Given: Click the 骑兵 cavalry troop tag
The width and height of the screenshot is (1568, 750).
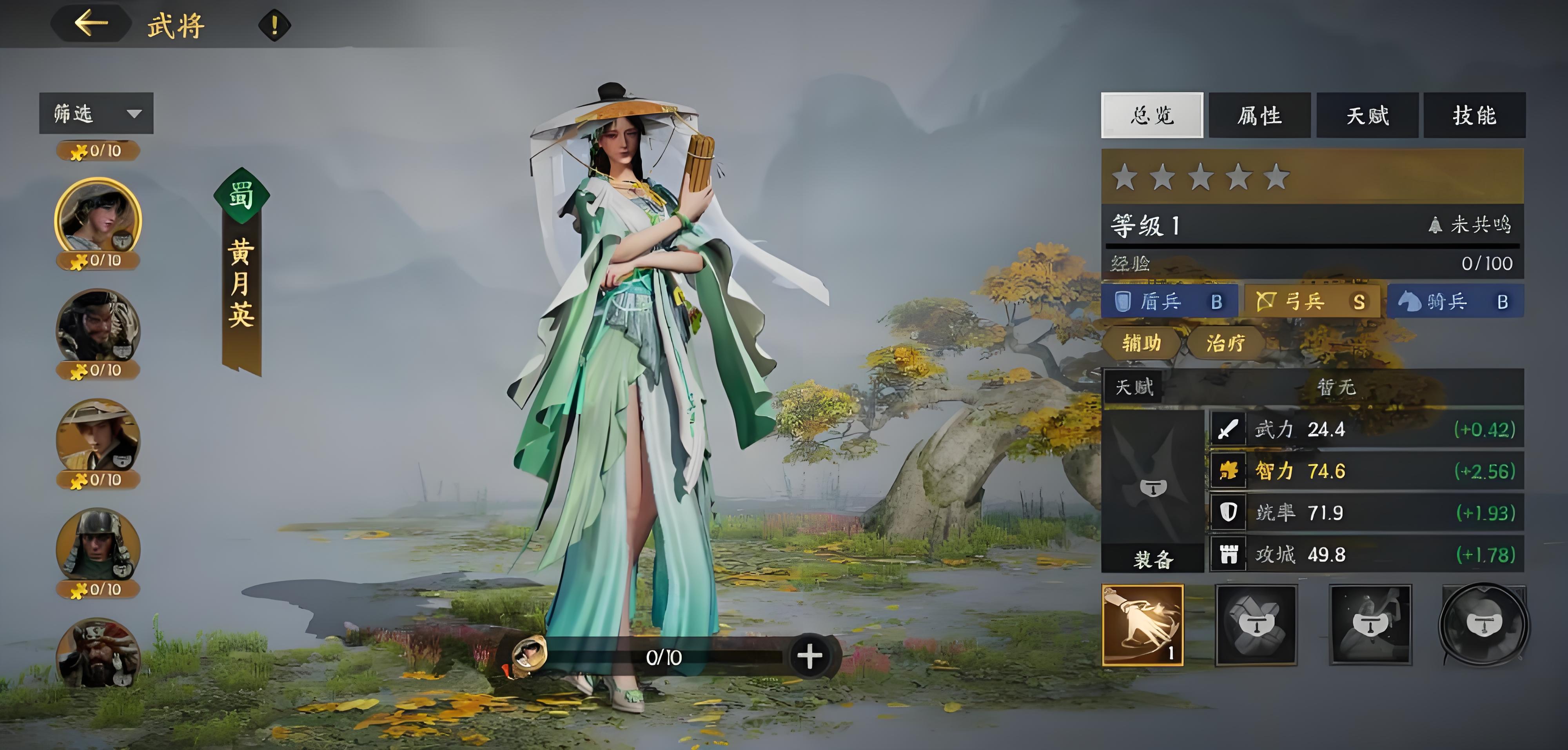Looking at the screenshot, I should [1455, 301].
